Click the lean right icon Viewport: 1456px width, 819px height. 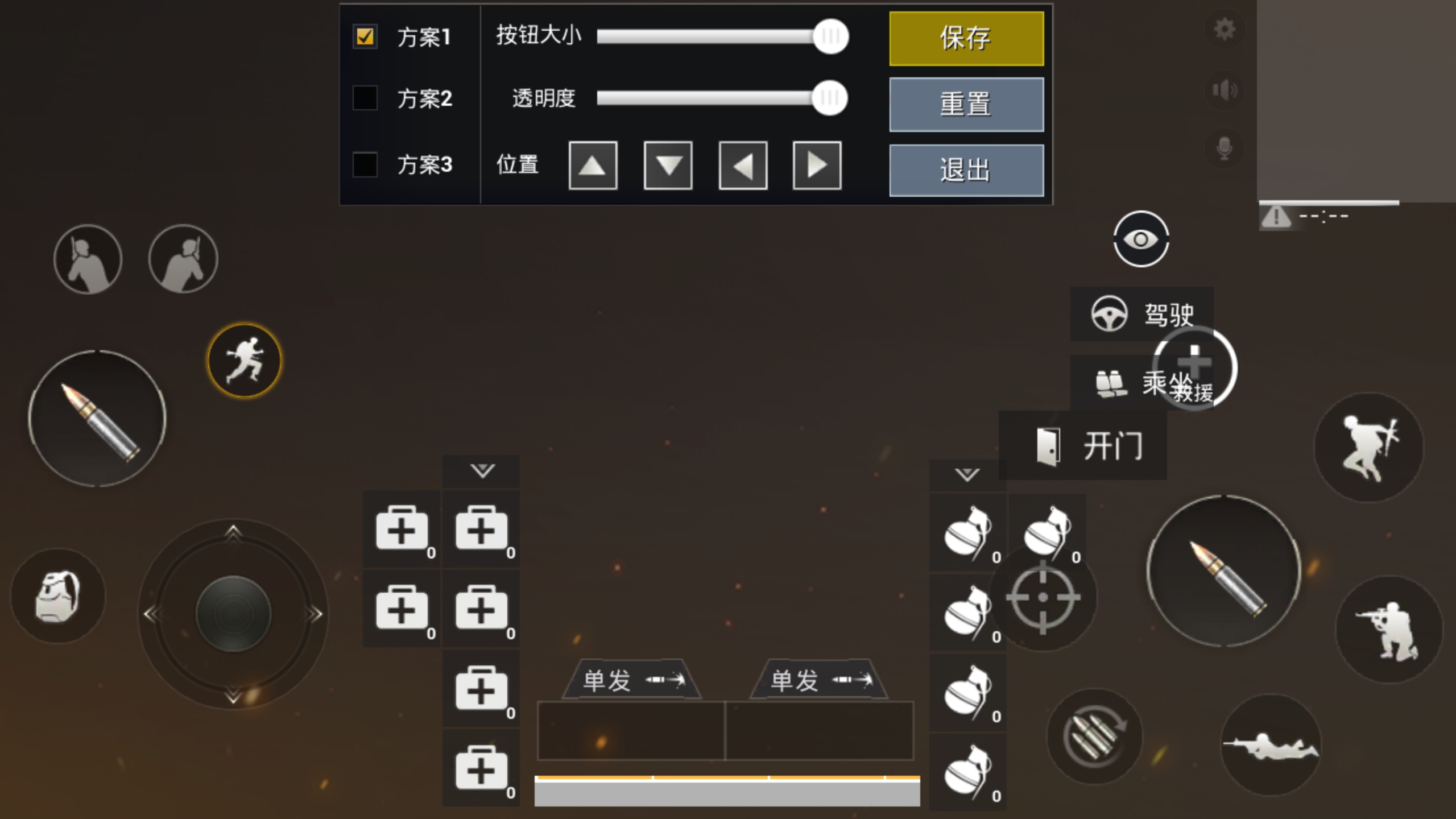tap(183, 259)
